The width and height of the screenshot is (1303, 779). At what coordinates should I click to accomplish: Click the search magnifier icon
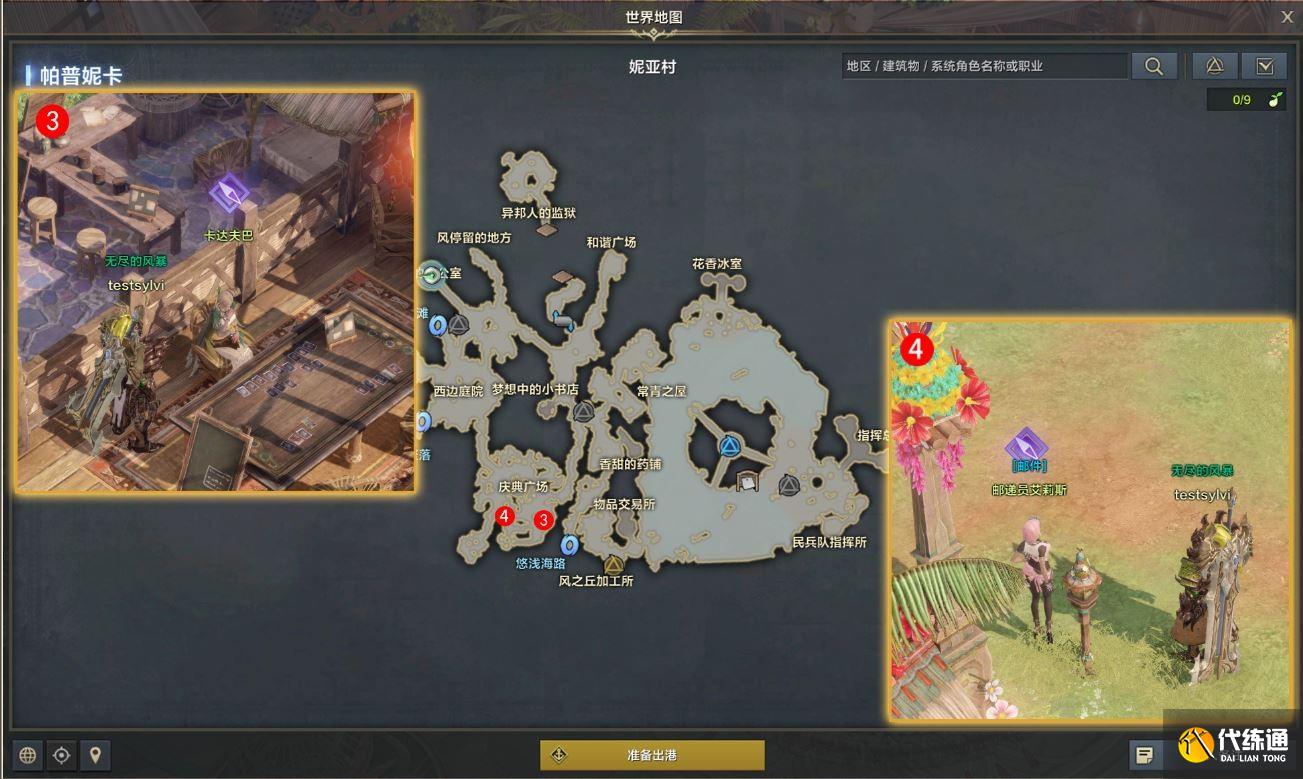(x=1154, y=65)
